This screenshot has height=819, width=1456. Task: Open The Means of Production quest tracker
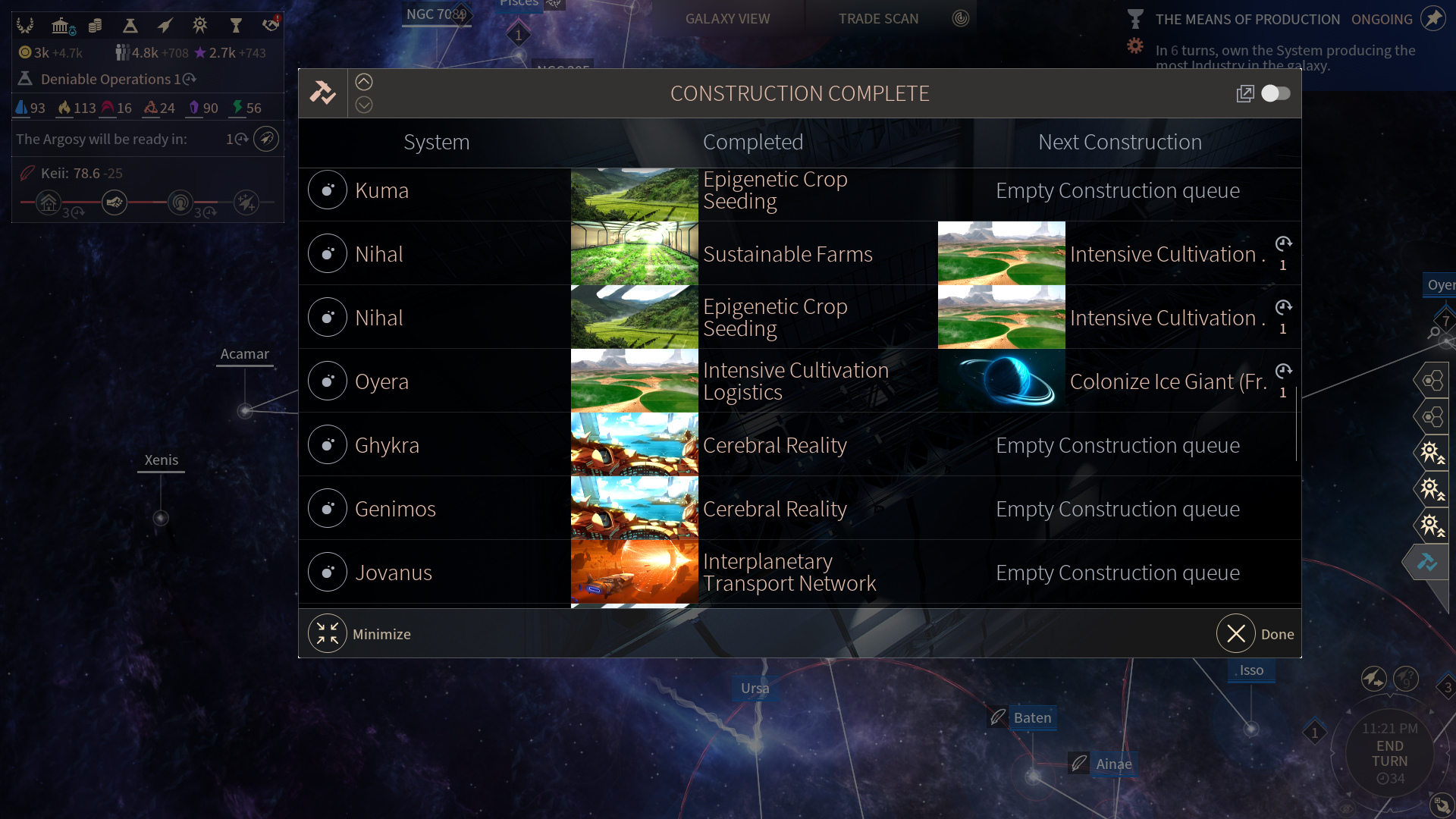1247,20
